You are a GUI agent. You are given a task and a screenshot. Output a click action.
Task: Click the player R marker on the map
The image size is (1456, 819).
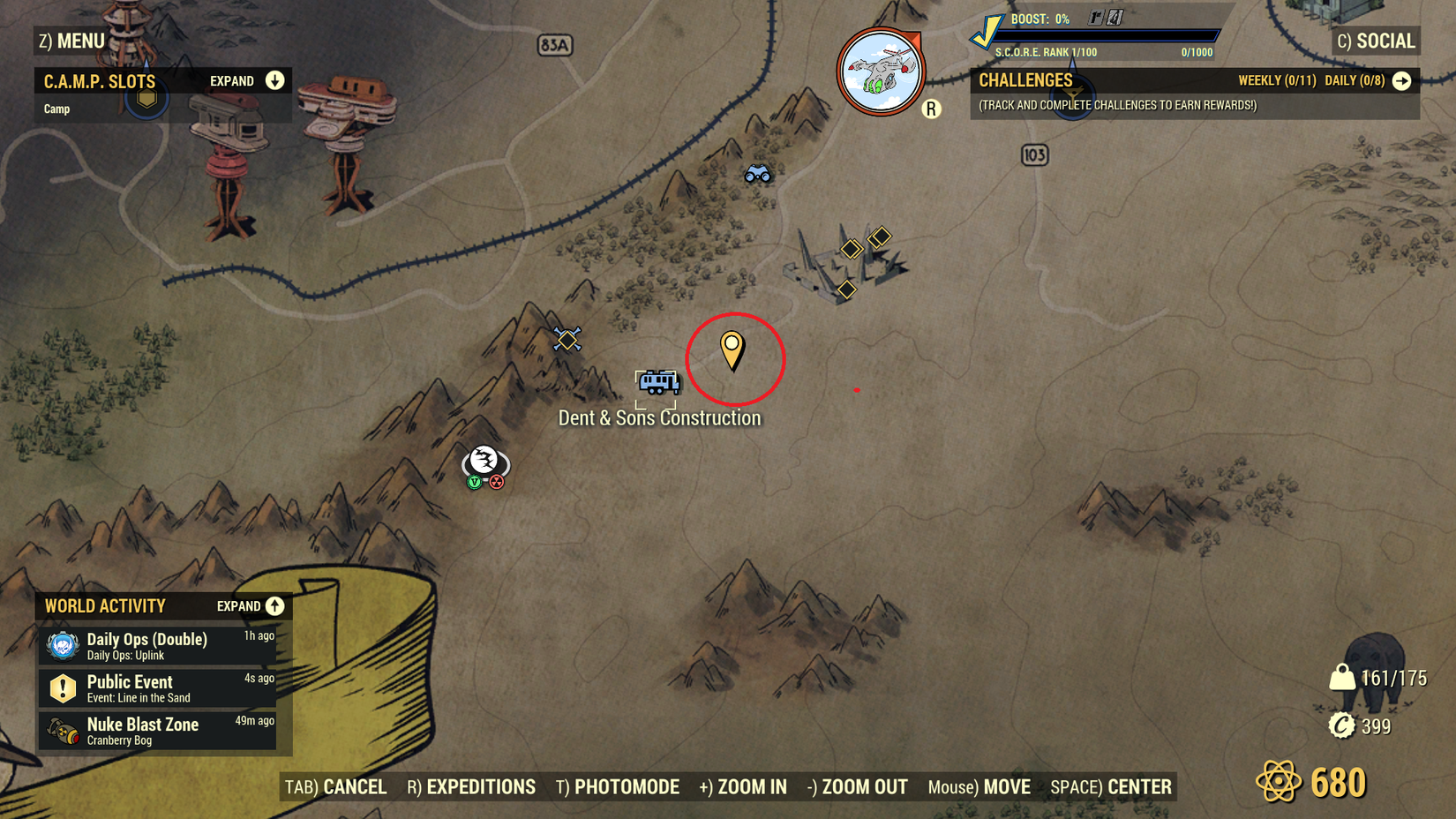click(929, 110)
